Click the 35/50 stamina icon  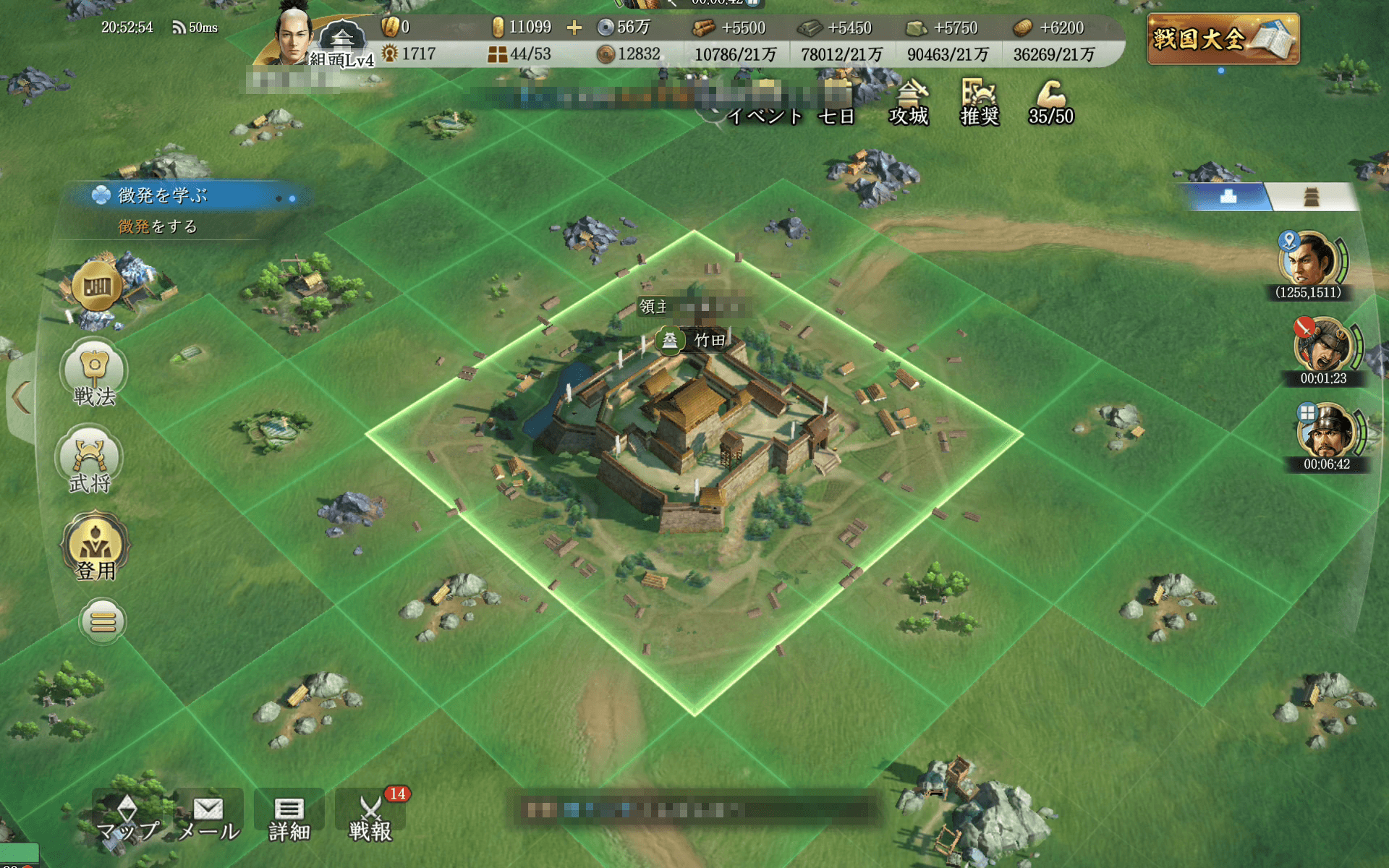[x=1050, y=103]
